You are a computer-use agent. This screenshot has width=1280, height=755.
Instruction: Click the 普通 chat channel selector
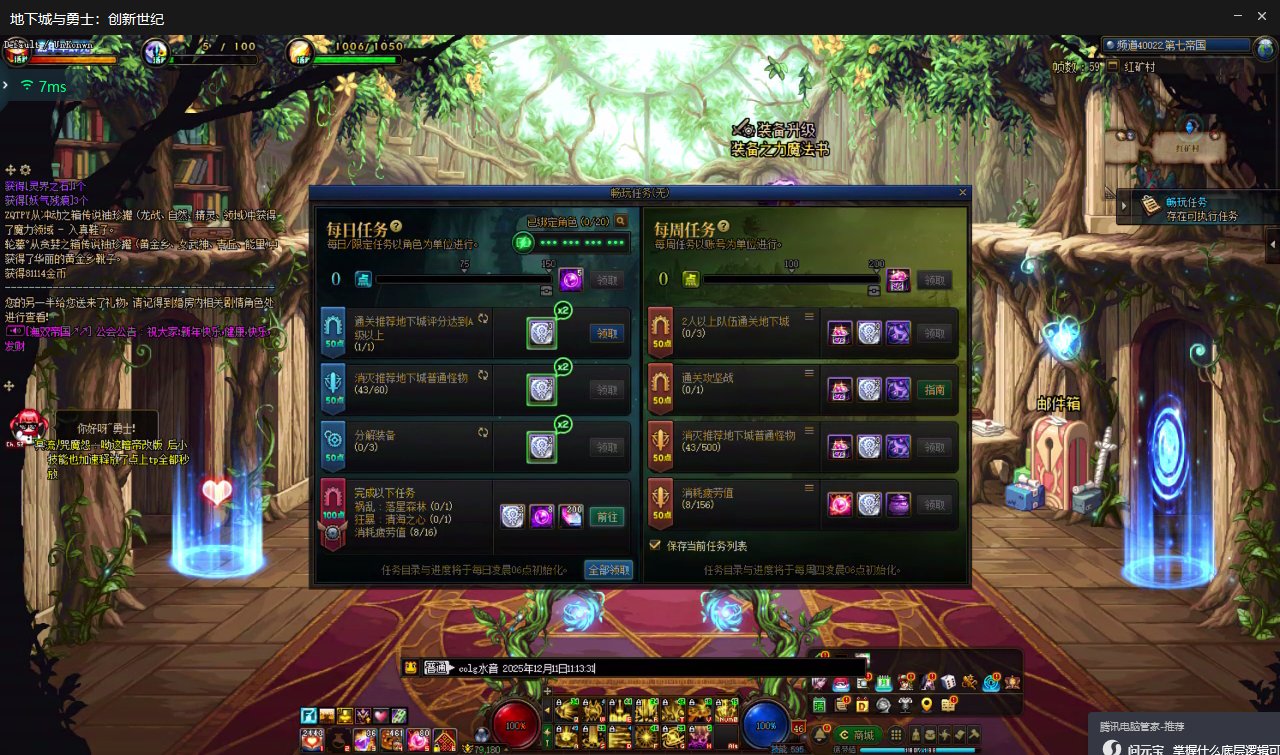[436, 668]
